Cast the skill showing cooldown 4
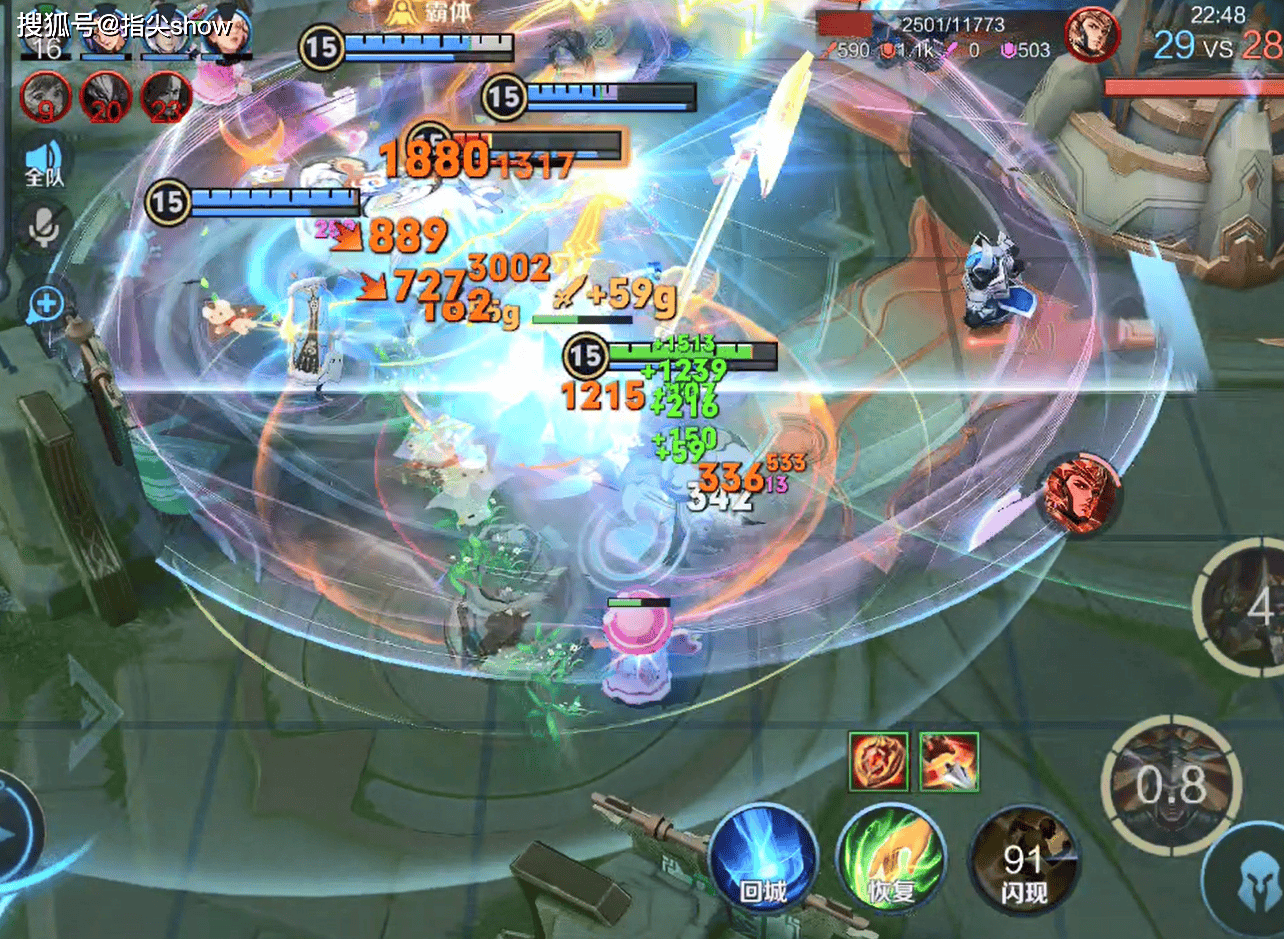Screen dimensions: 1284x939 [x=1245, y=604]
